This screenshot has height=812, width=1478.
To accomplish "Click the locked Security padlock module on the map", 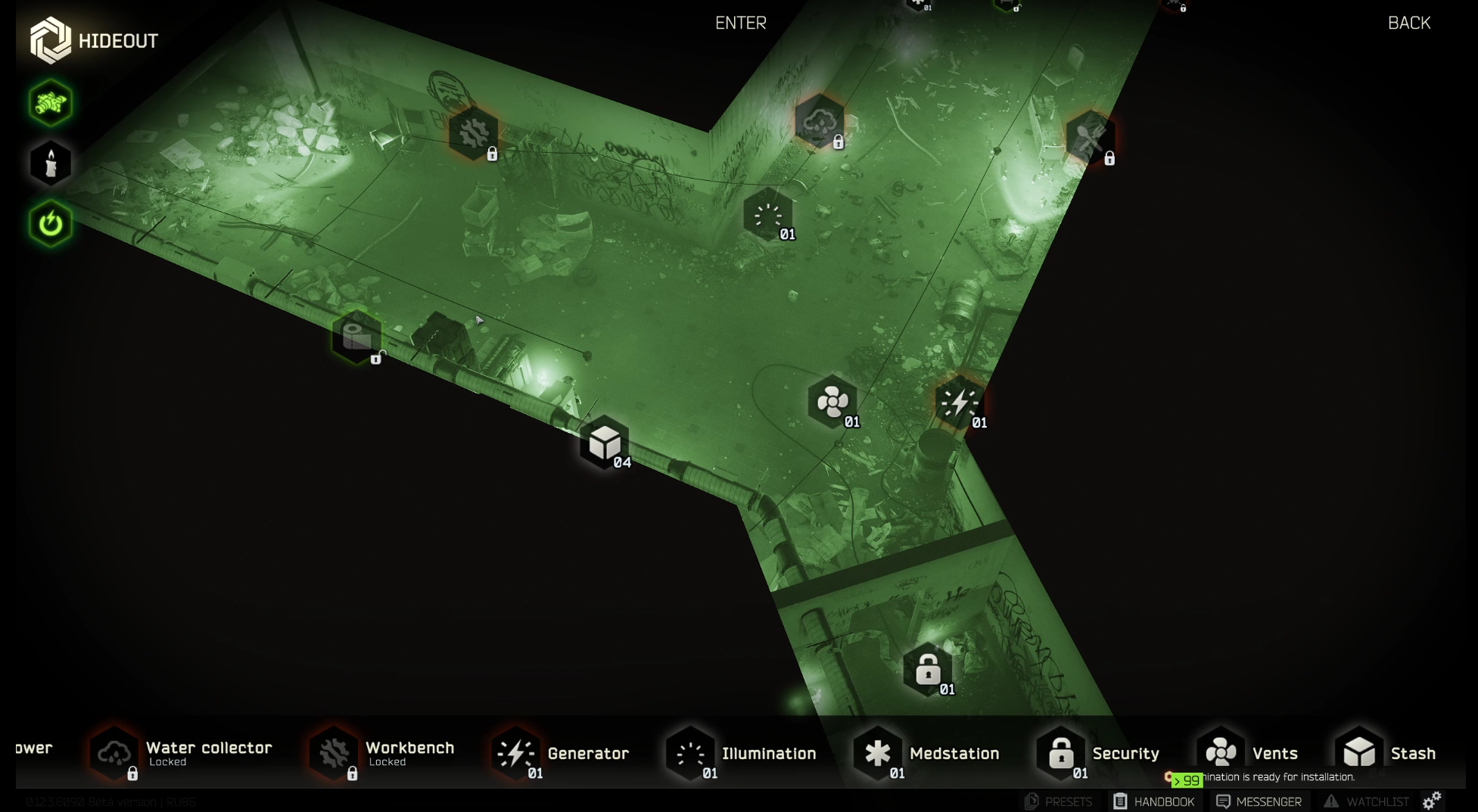I will [x=927, y=668].
